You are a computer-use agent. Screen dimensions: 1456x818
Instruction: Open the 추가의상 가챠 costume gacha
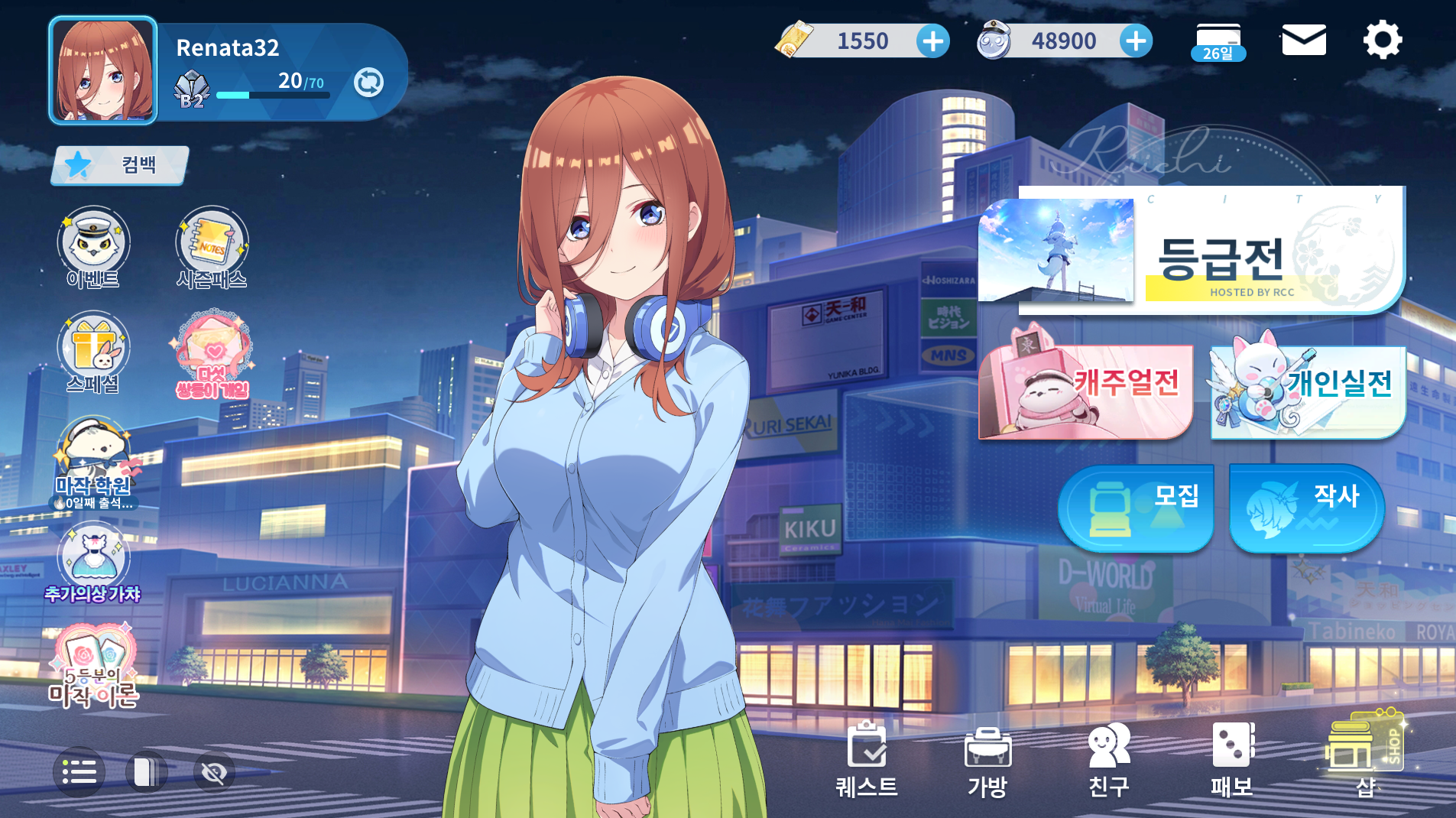point(93,563)
